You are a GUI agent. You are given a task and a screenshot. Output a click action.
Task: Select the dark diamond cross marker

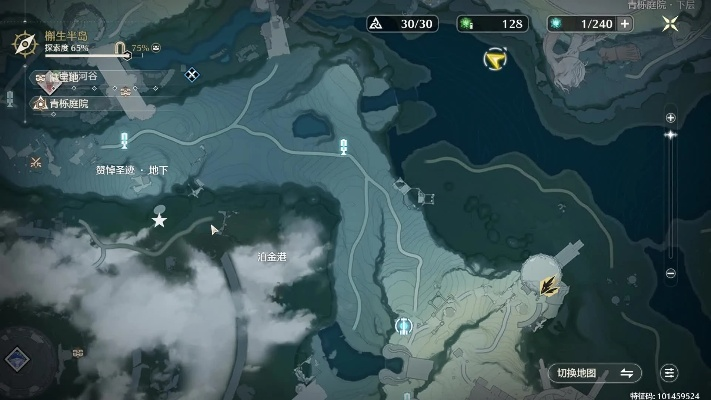(x=191, y=73)
